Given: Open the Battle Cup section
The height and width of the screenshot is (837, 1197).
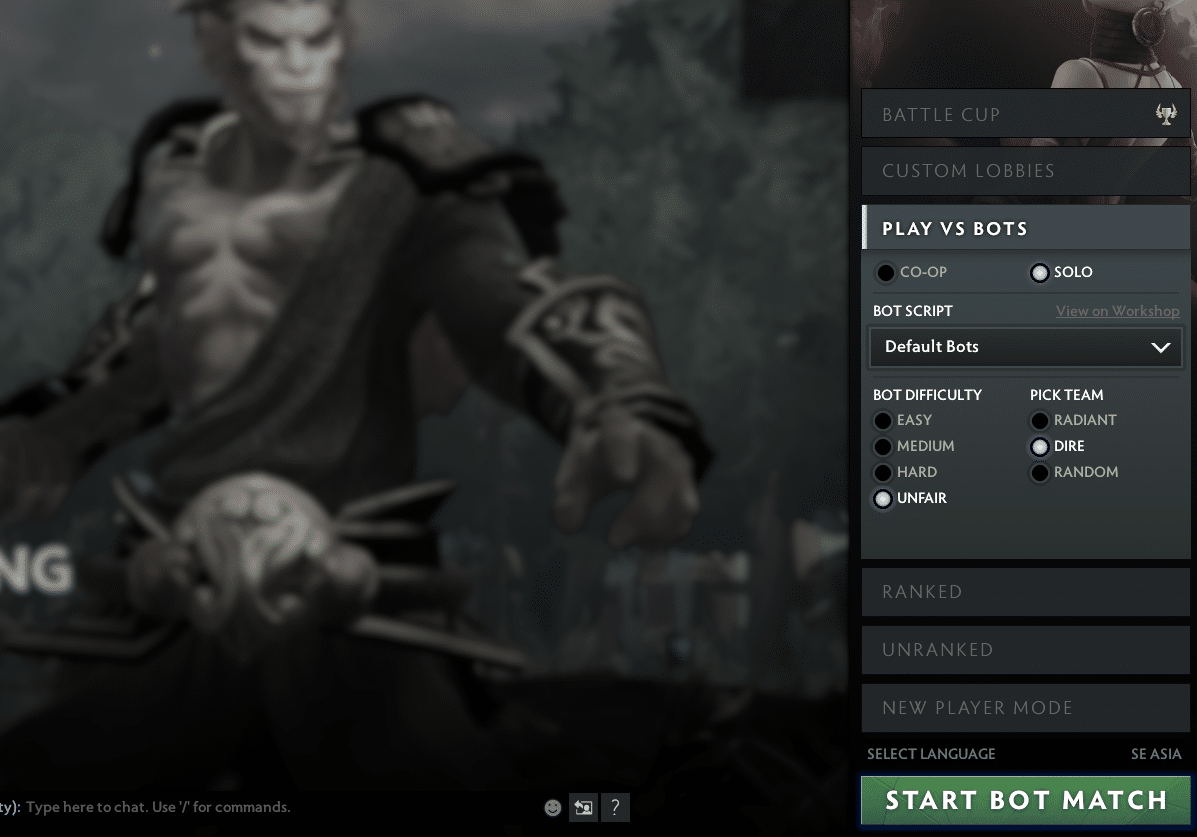Looking at the screenshot, I should point(1026,115).
